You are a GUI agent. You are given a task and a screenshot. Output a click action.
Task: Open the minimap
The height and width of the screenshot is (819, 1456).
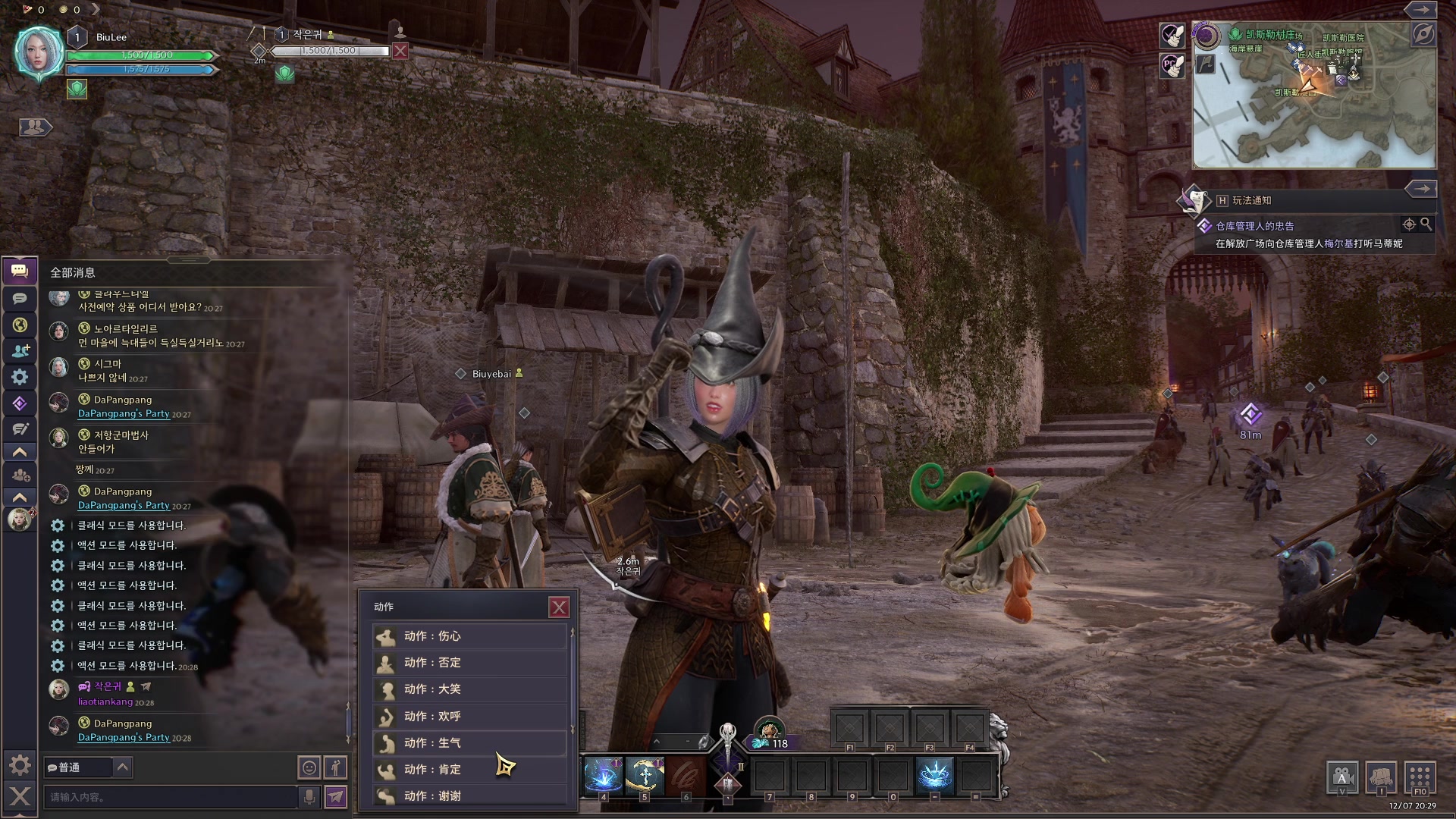(1313, 95)
